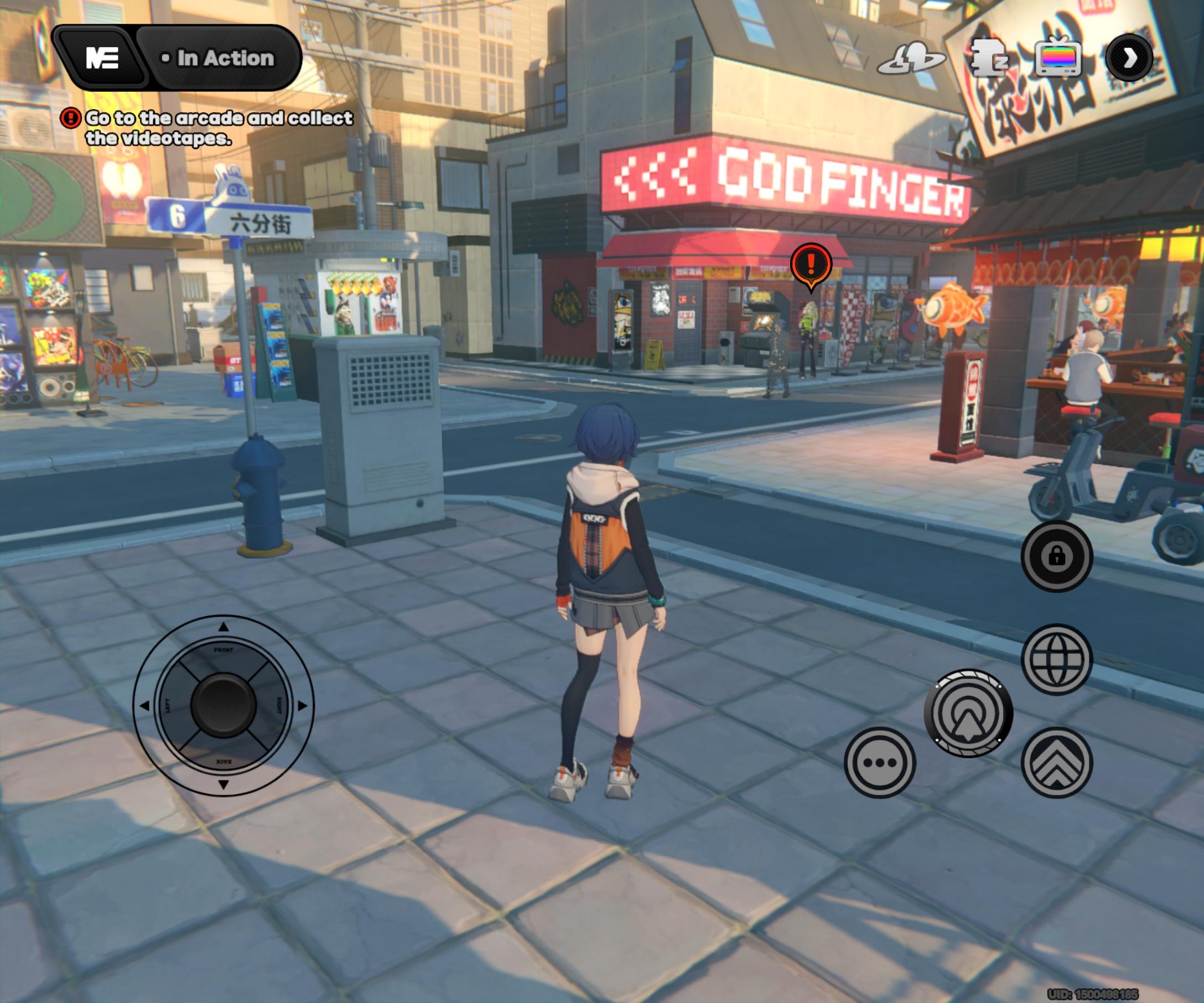Open the sleeping document Z icon
Viewport: 1204px width, 1003px height.
coord(988,58)
